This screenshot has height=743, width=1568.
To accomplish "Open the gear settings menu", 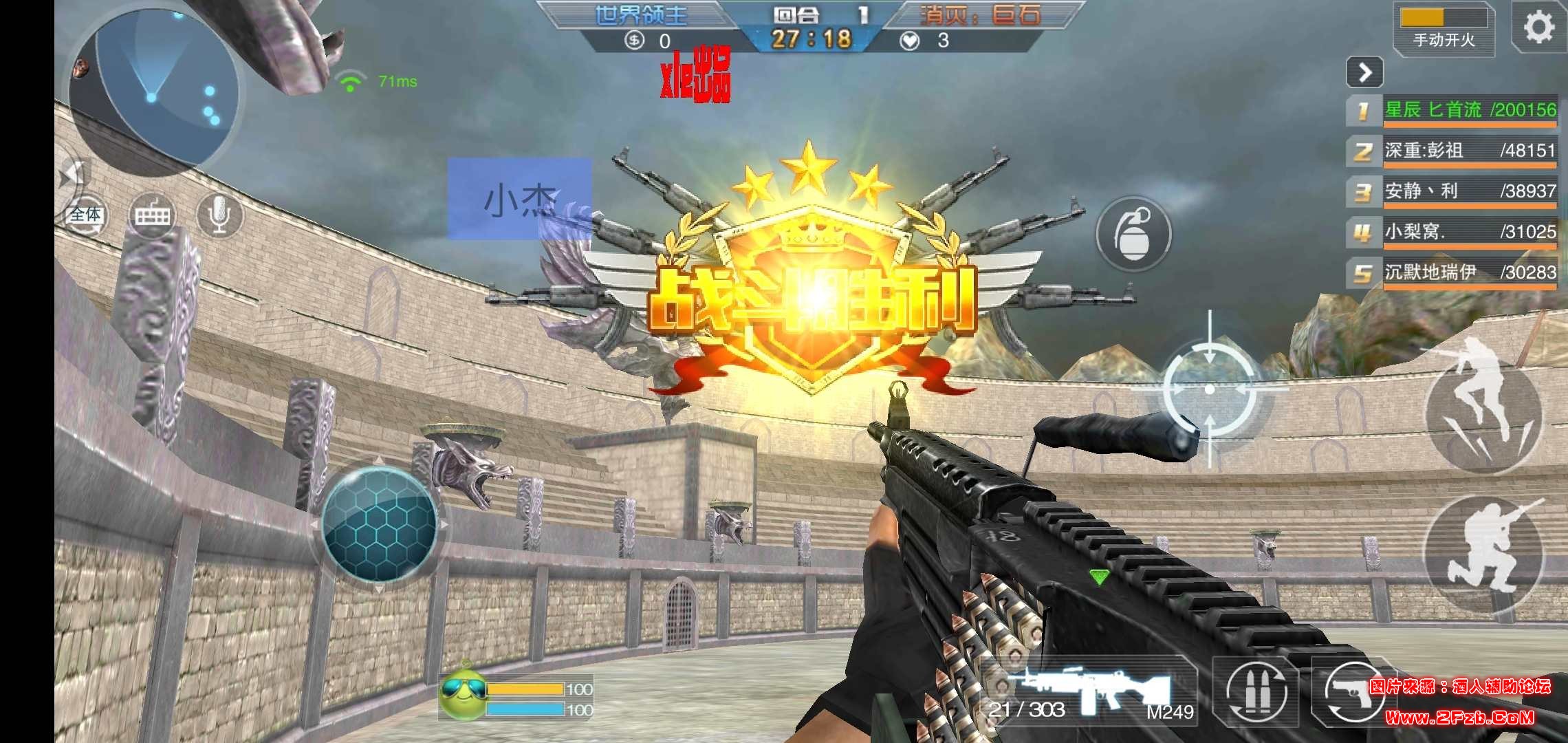I will tap(1538, 28).
